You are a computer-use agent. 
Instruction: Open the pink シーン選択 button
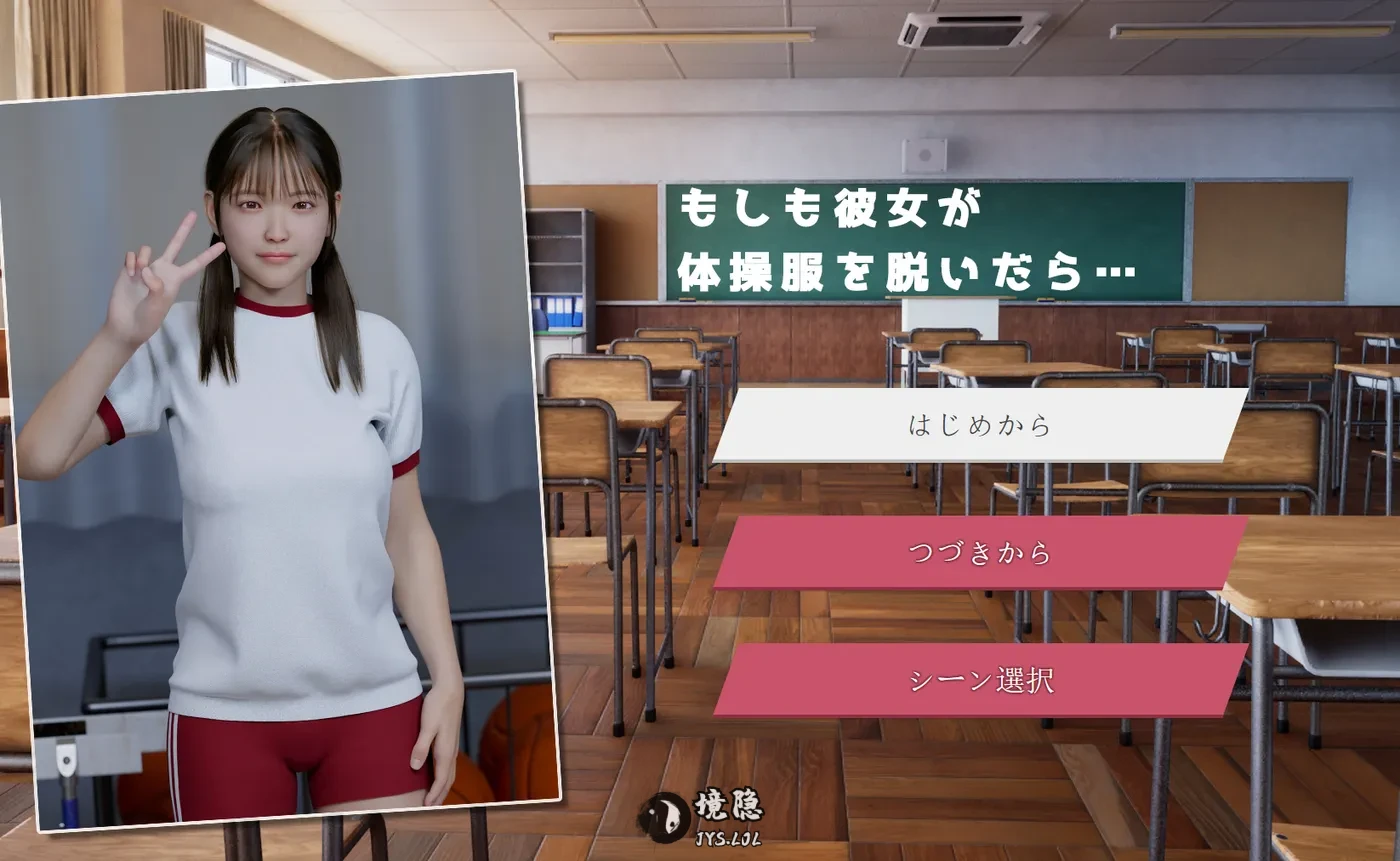978,683
